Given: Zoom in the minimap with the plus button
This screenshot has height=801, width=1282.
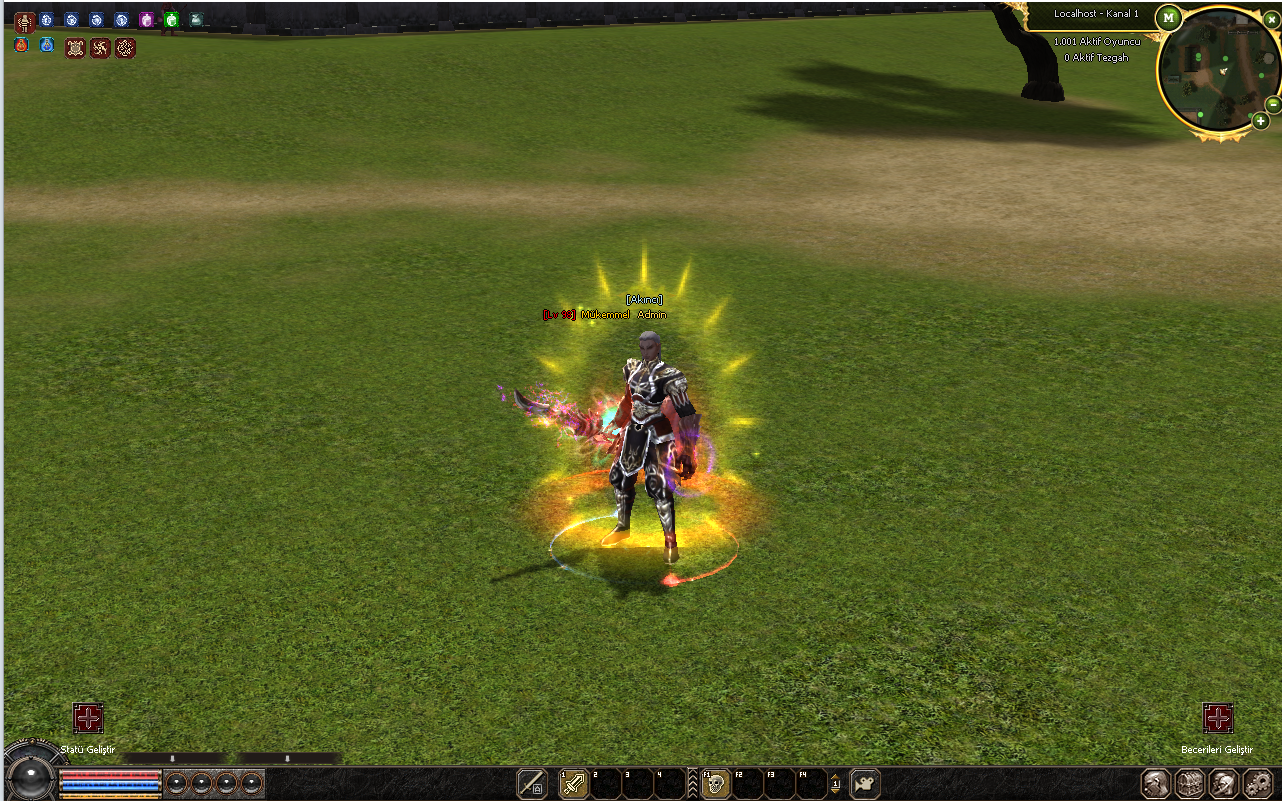Looking at the screenshot, I should 1260,121.
